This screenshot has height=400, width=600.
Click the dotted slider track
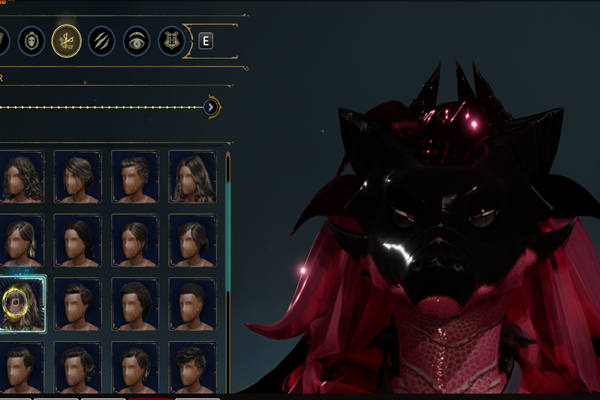click(100, 106)
